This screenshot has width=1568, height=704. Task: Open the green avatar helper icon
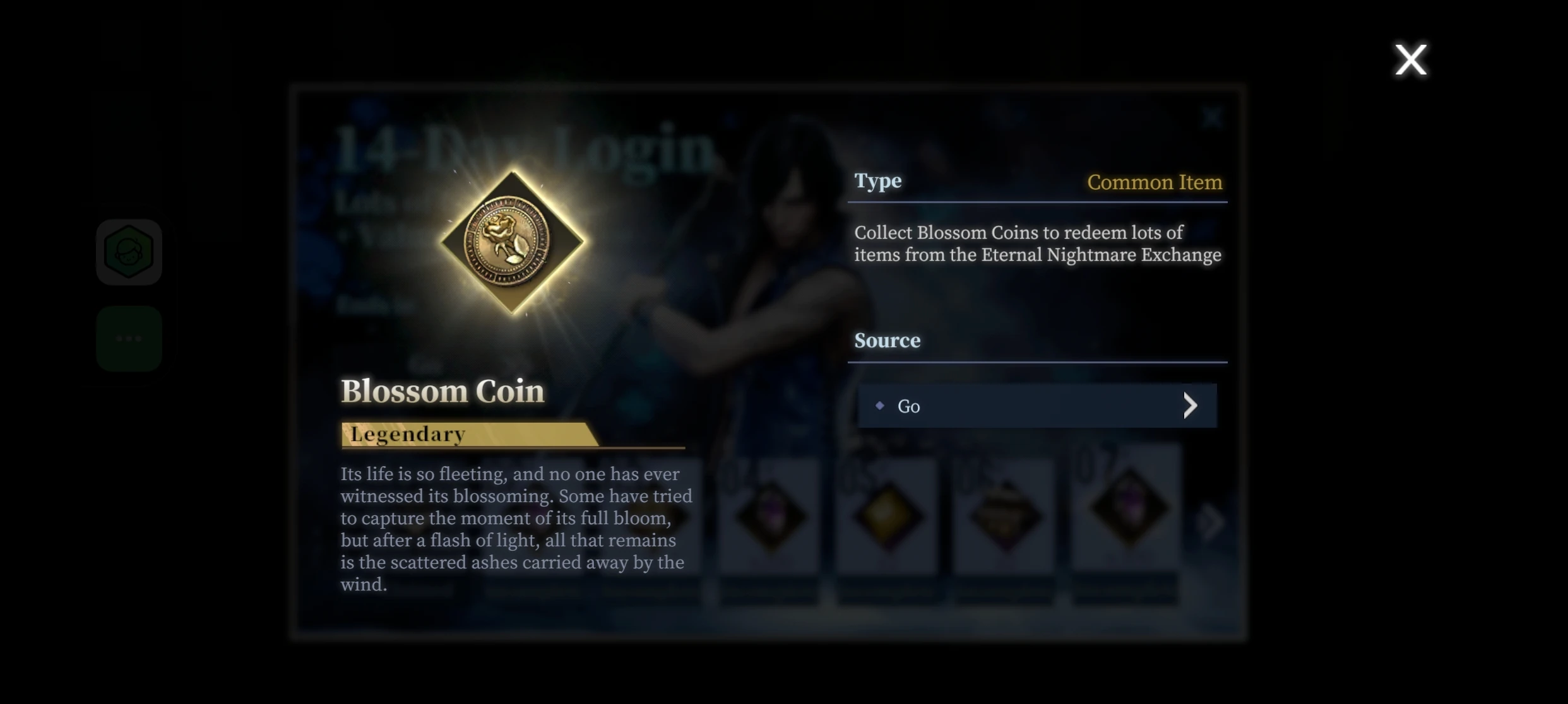[129, 252]
